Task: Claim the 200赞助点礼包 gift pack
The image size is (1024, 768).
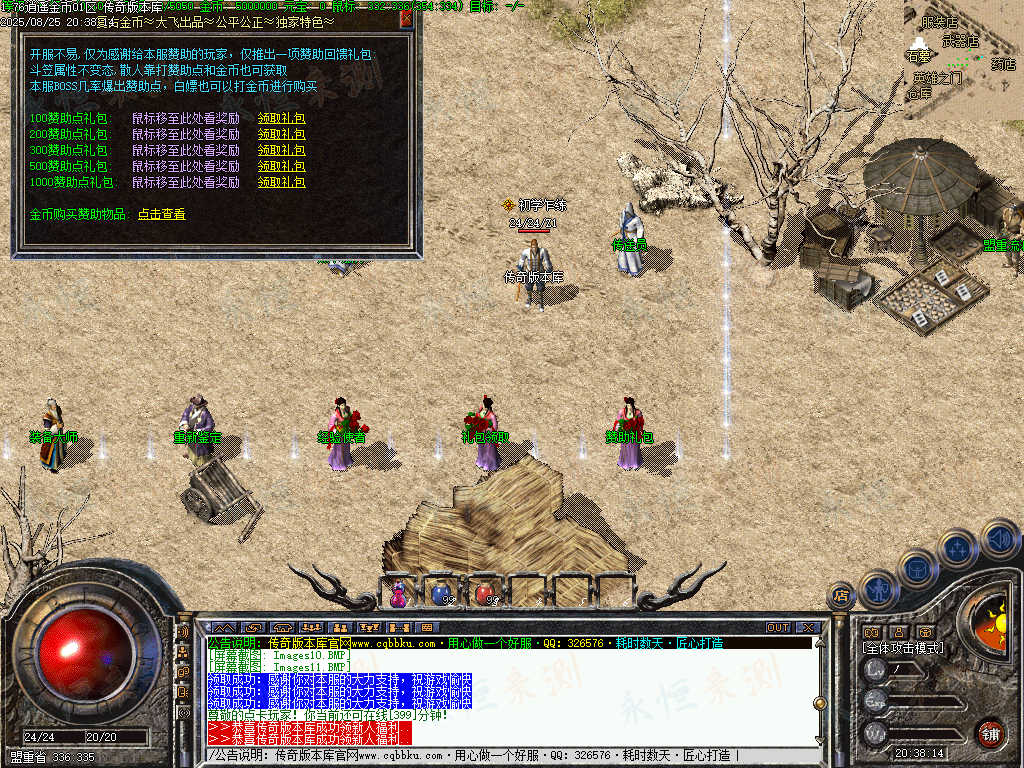Action: point(281,134)
